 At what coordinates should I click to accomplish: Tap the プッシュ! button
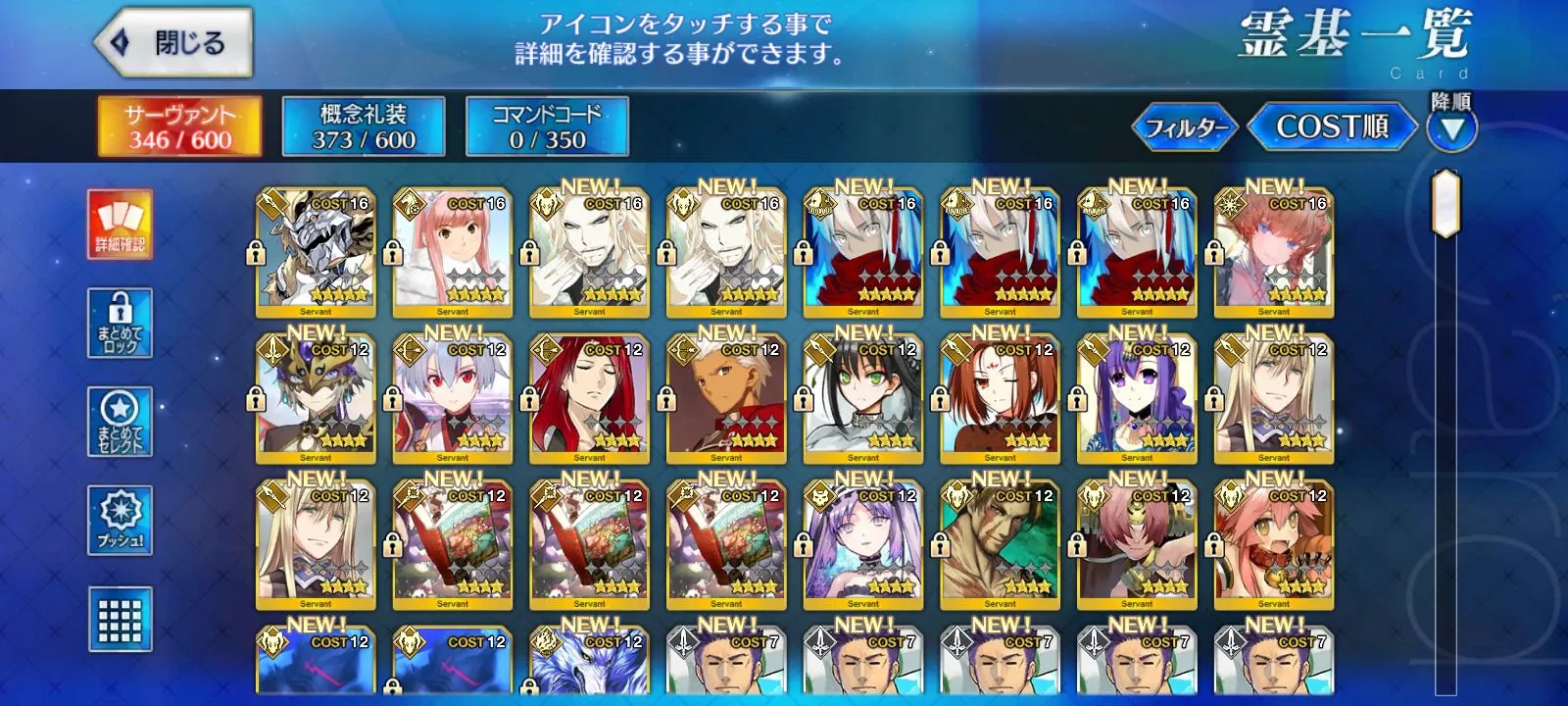click(120, 520)
